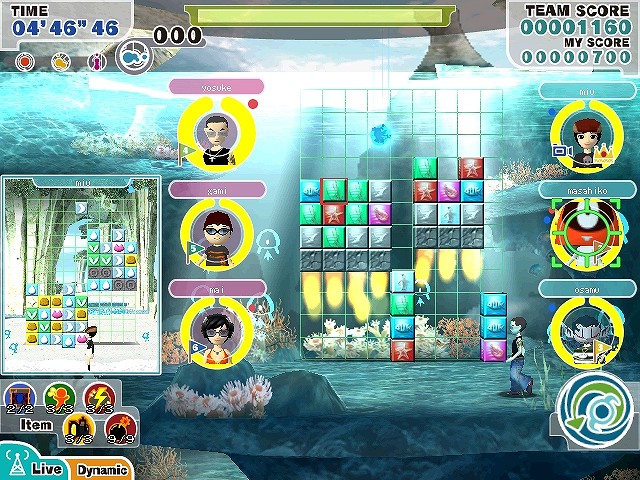Use the red bomb item
This screenshot has width=640, height=480.
[x=120, y=429]
